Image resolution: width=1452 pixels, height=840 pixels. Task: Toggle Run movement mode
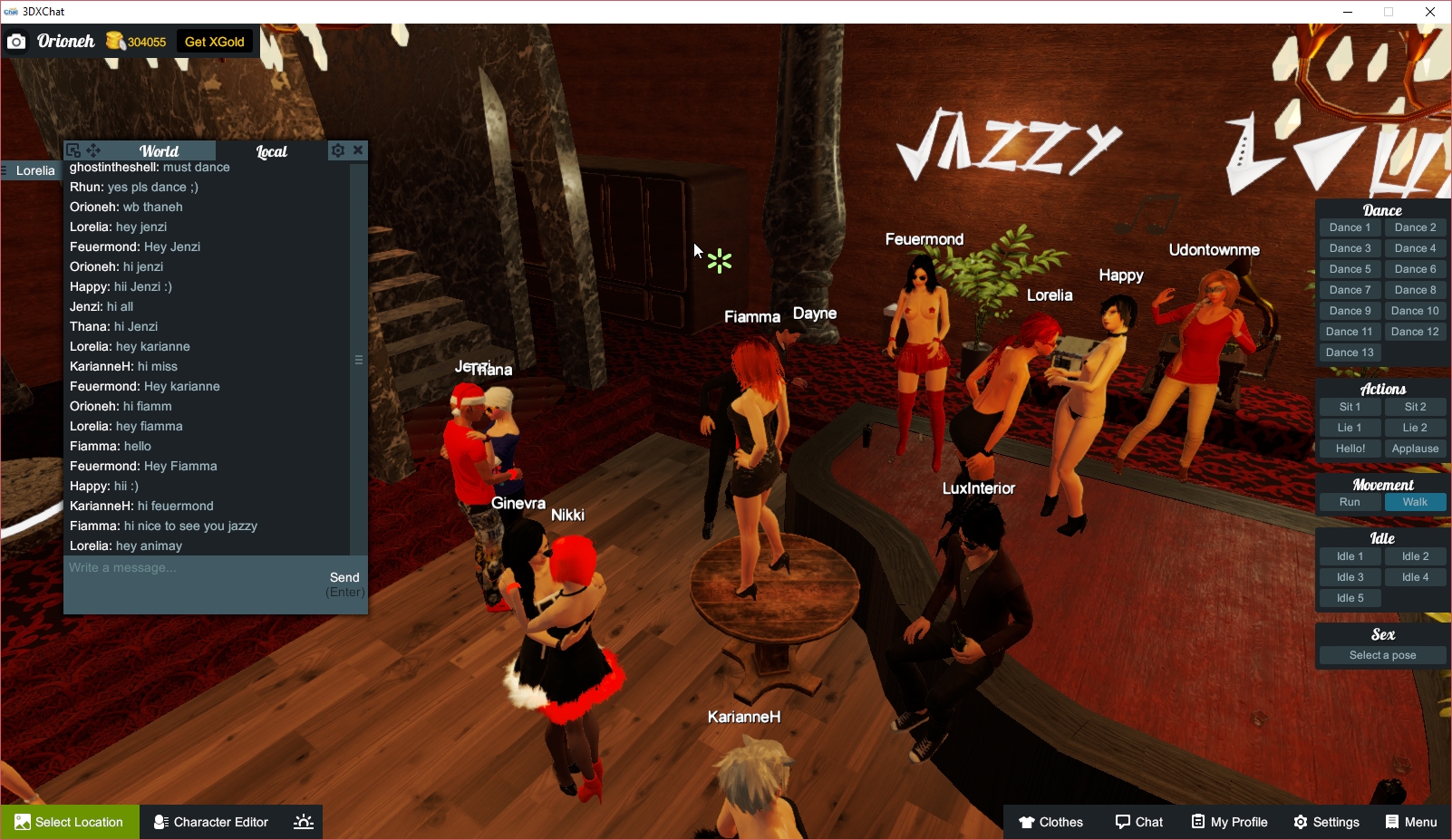pos(1350,501)
